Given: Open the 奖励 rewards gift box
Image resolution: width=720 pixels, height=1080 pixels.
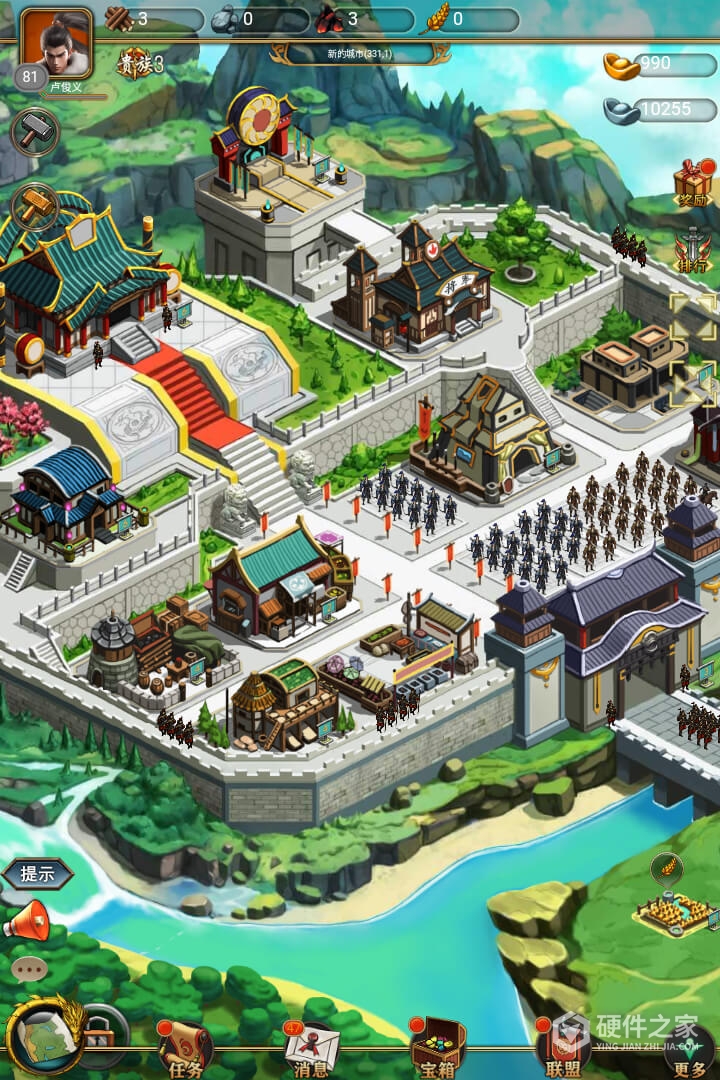Looking at the screenshot, I should tap(692, 183).
